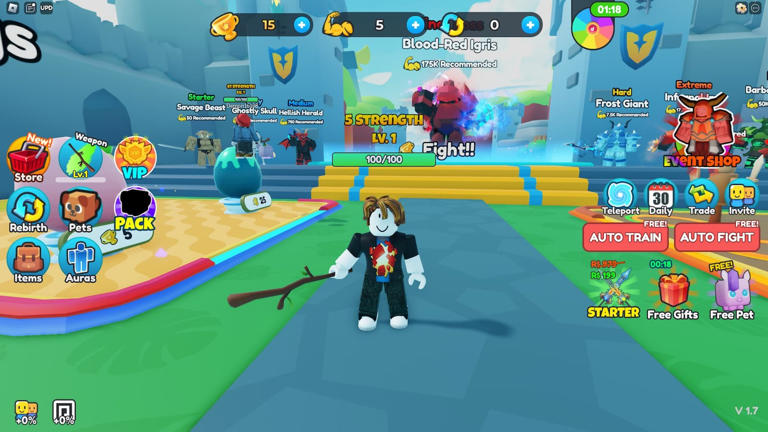Open the Trade menu
The height and width of the screenshot is (432, 768).
click(701, 197)
